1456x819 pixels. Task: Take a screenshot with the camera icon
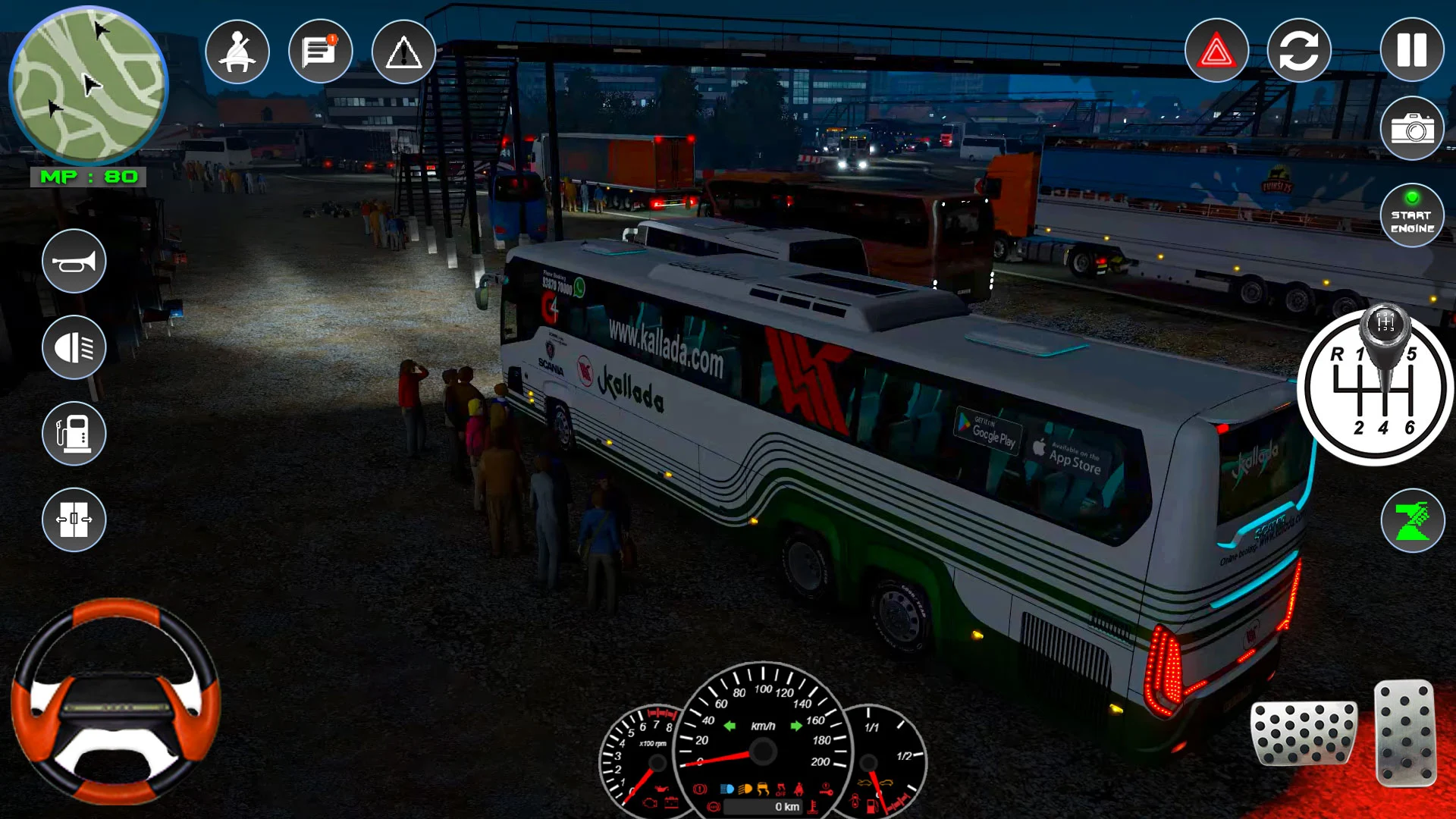[x=1410, y=129]
